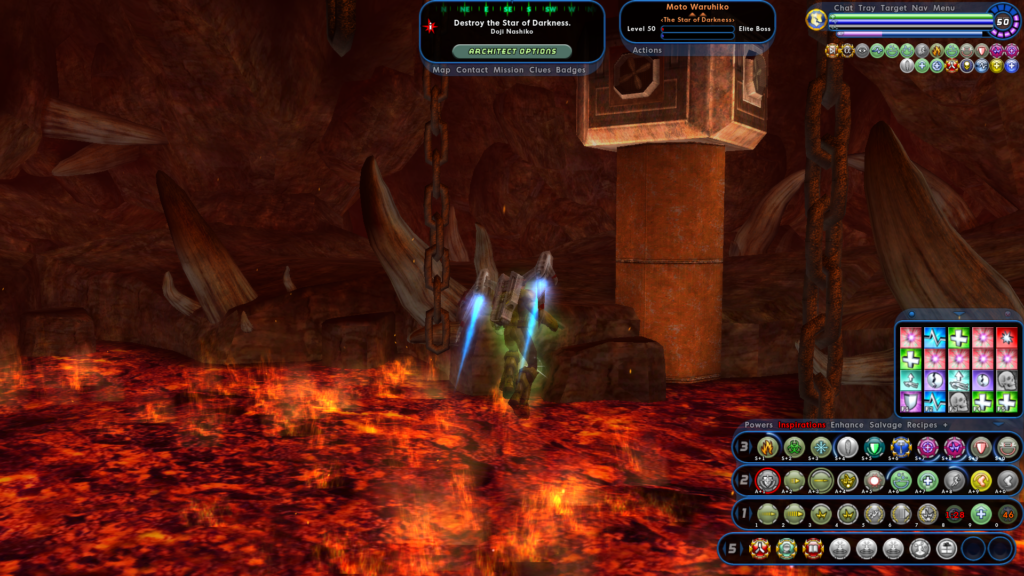The width and height of the screenshot is (1024, 576).
Task: Activate the flame power in tray 3
Action: pos(767,447)
